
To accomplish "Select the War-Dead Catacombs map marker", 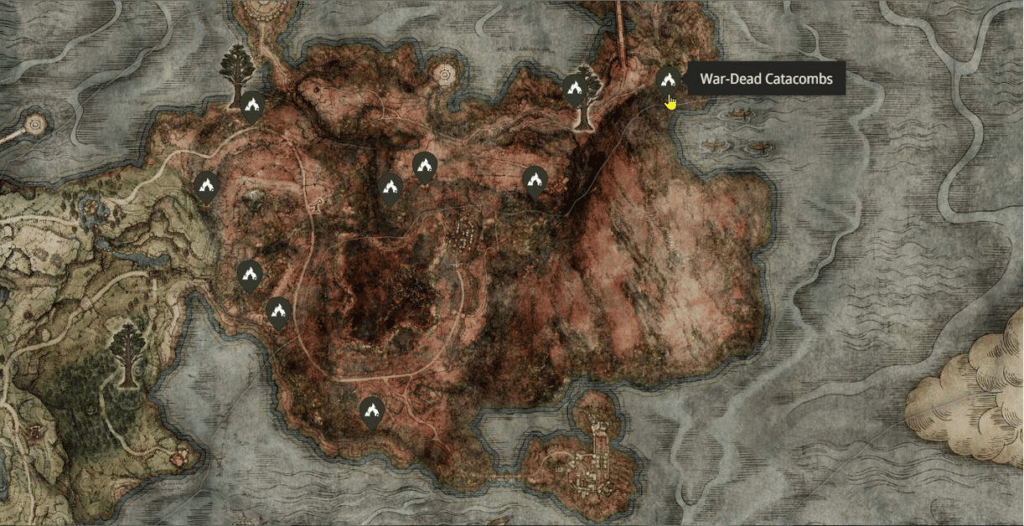I will tap(668, 80).
